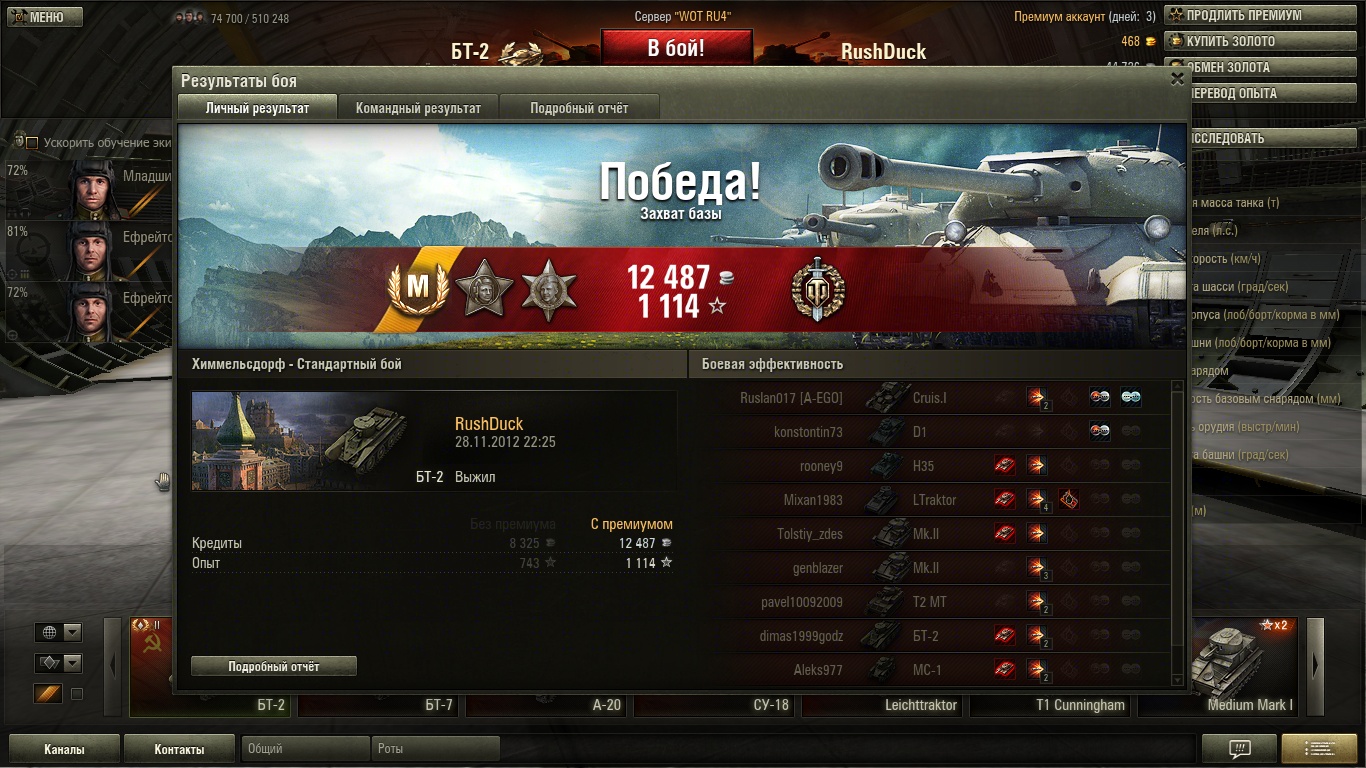This screenshot has height=768, width=1366.
Task: Switch to the Командный результат tab
Action: [418, 108]
